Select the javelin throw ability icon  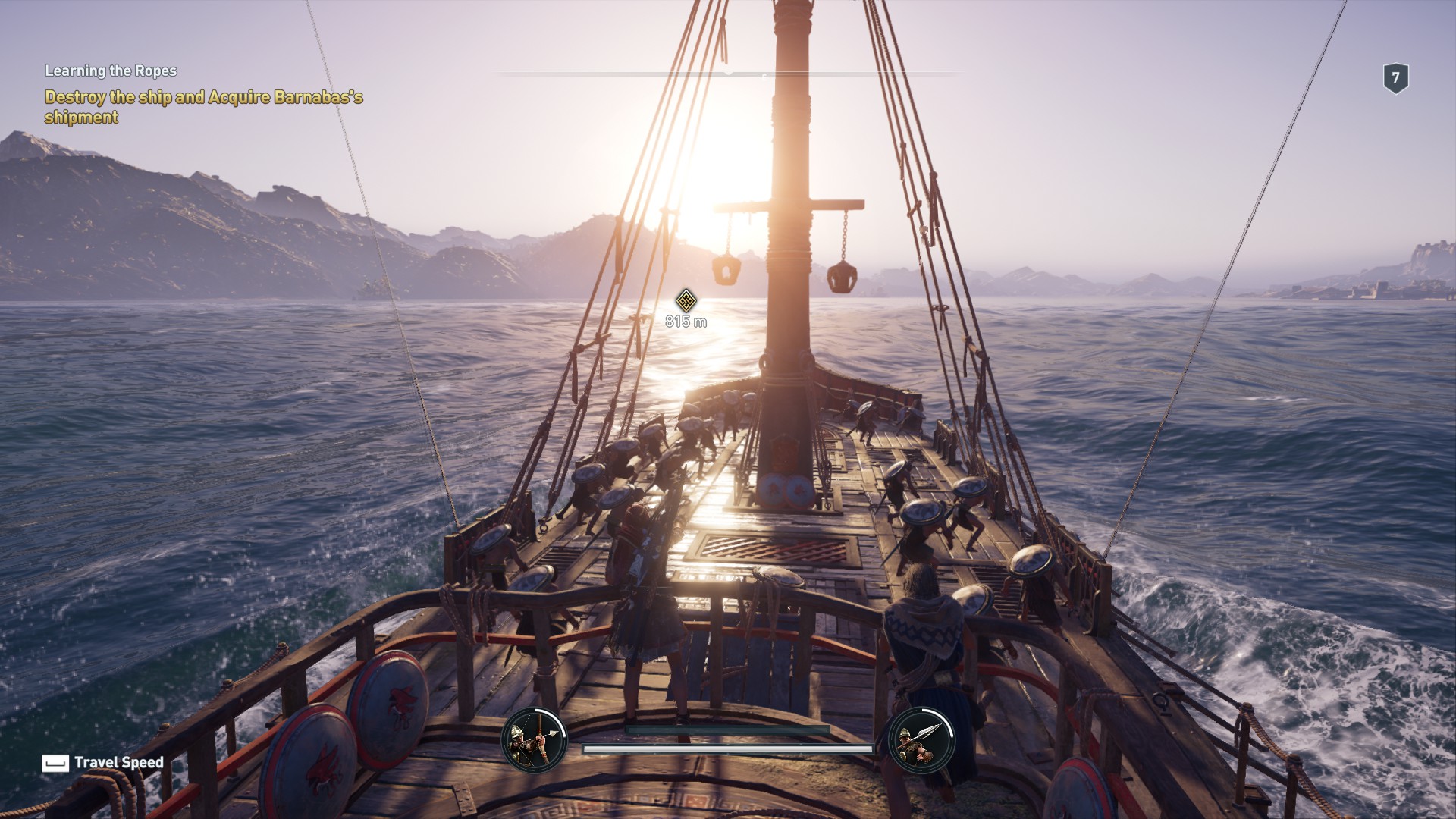click(x=921, y=740)
